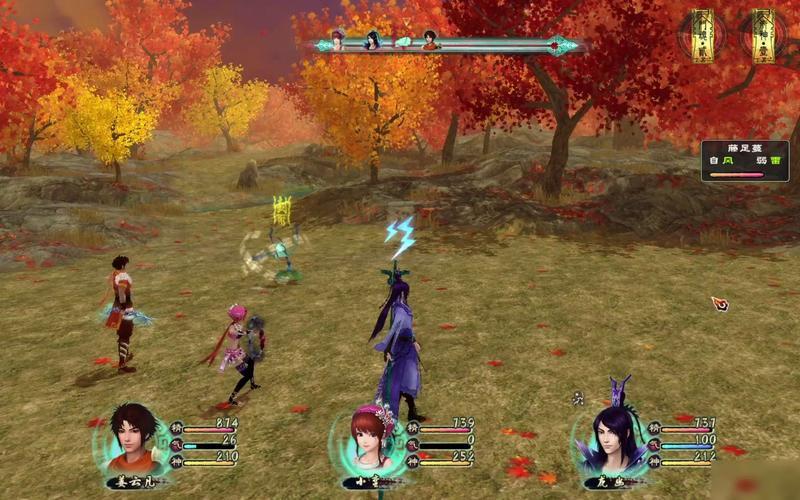
Task: Click the red-clad hero on turn order bar
Action: (430, 42)
